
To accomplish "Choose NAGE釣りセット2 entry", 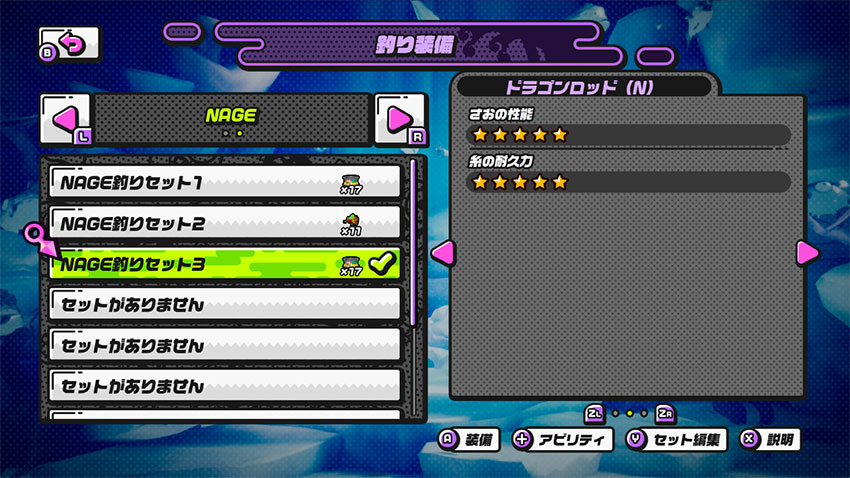I will coord(225,223).
